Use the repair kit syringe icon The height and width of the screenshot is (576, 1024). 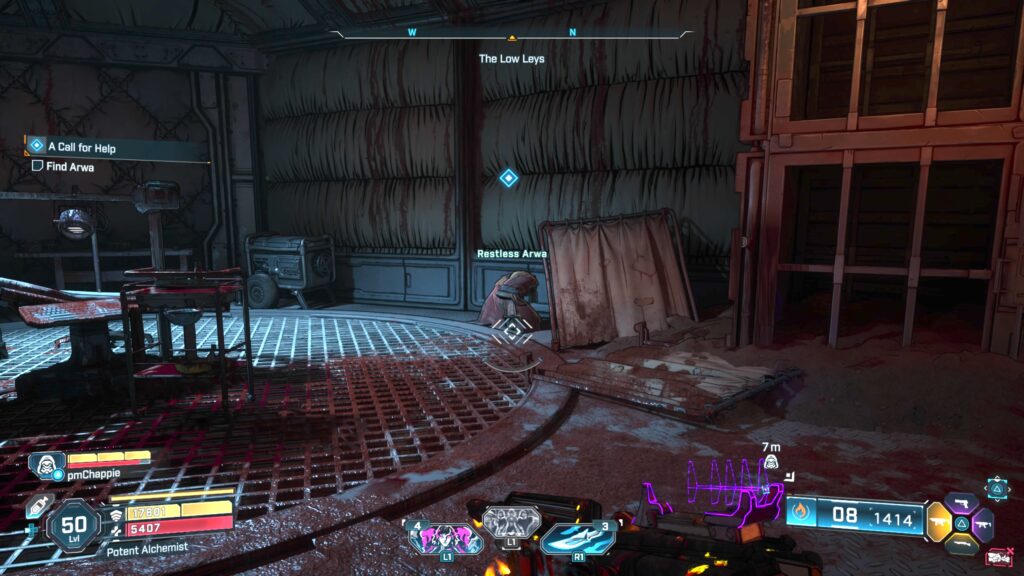click(39, 506)
